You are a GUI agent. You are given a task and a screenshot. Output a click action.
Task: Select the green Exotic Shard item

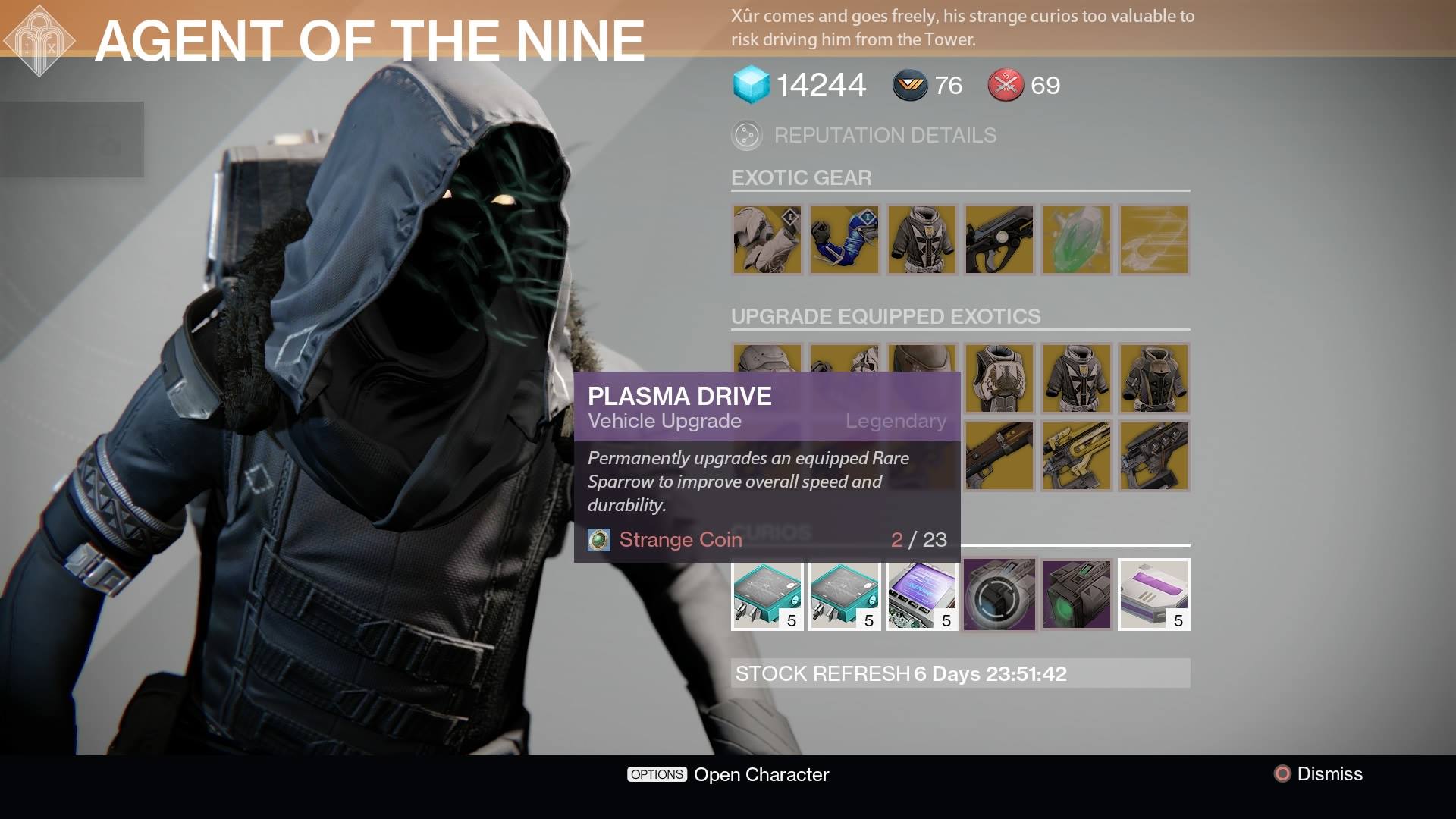tap(1076, 240)
